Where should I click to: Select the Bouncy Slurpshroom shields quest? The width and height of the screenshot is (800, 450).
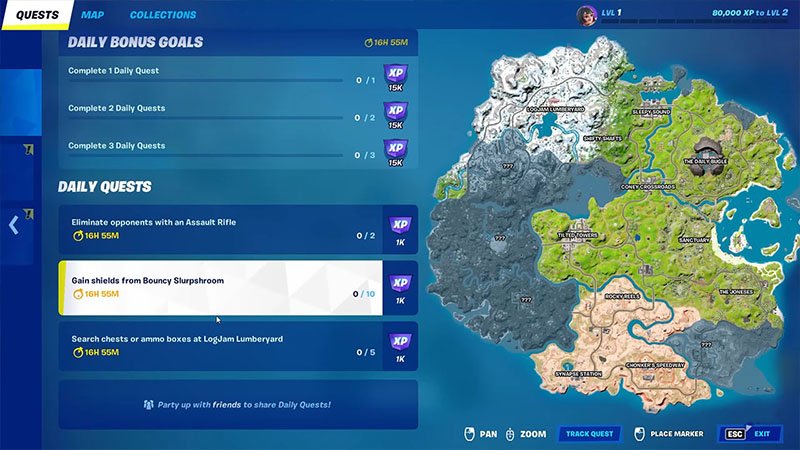[x=220, y=287]
